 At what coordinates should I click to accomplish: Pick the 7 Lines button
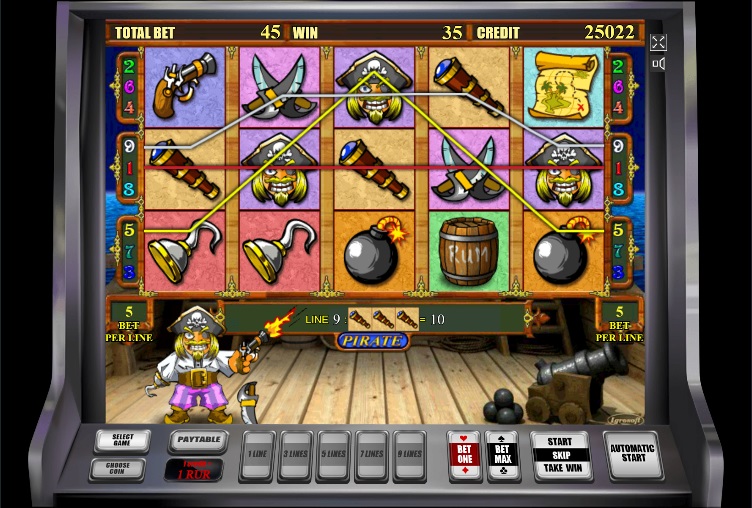pyautogui.click(x=371, y=456)
